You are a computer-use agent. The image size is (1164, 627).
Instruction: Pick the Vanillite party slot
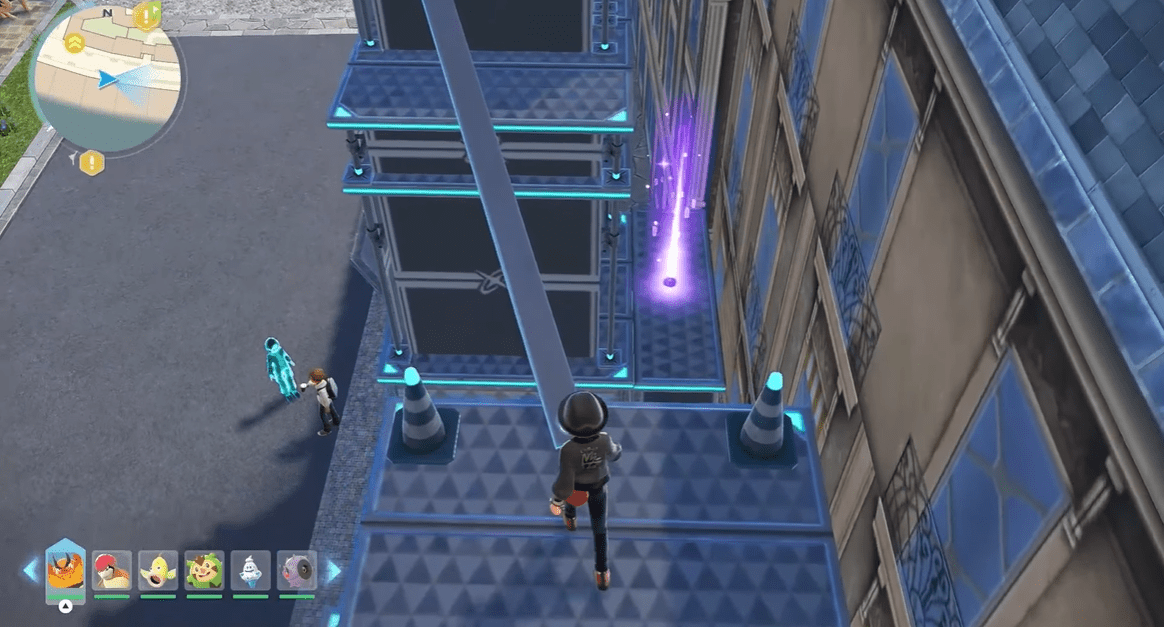pos(250,570)
